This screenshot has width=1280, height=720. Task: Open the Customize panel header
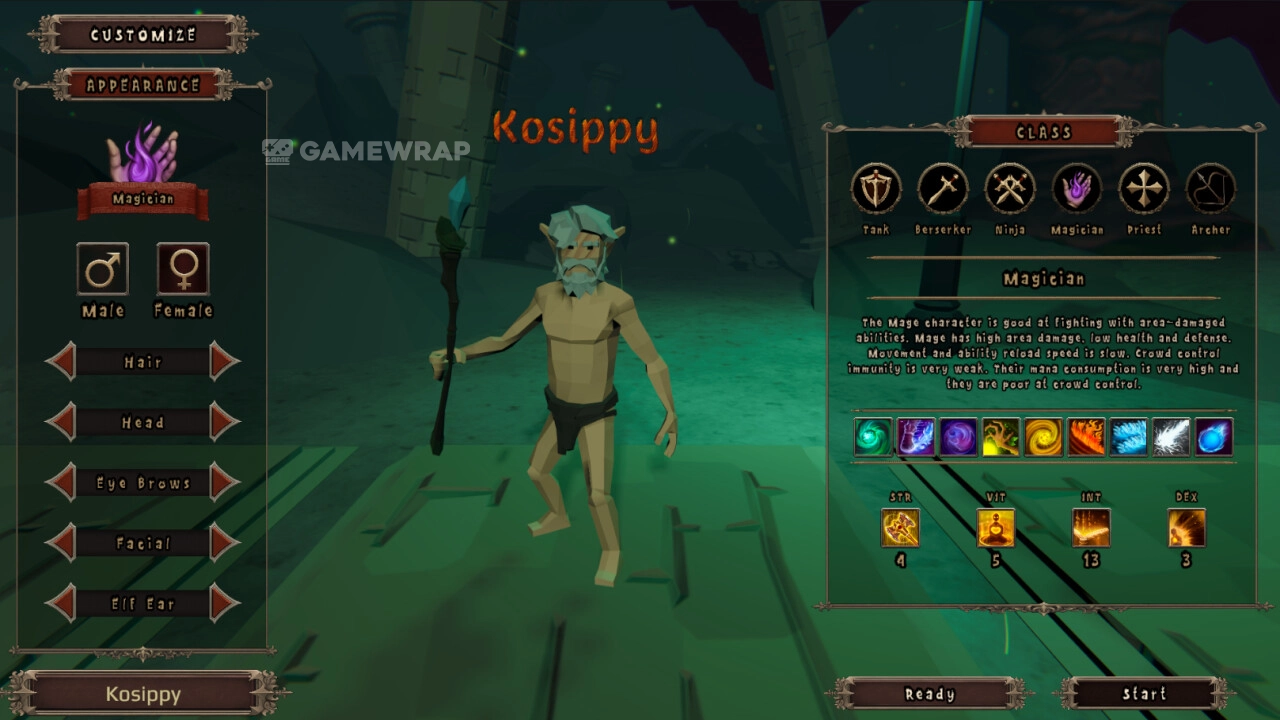pos(143,35)
